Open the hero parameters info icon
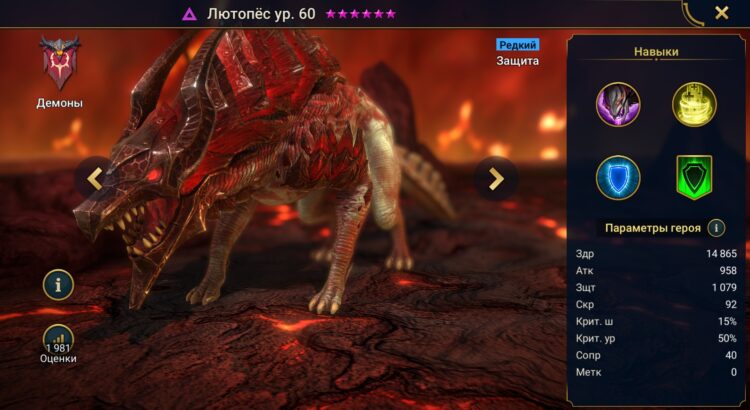The image size is (750, 410). coord(716,227)
